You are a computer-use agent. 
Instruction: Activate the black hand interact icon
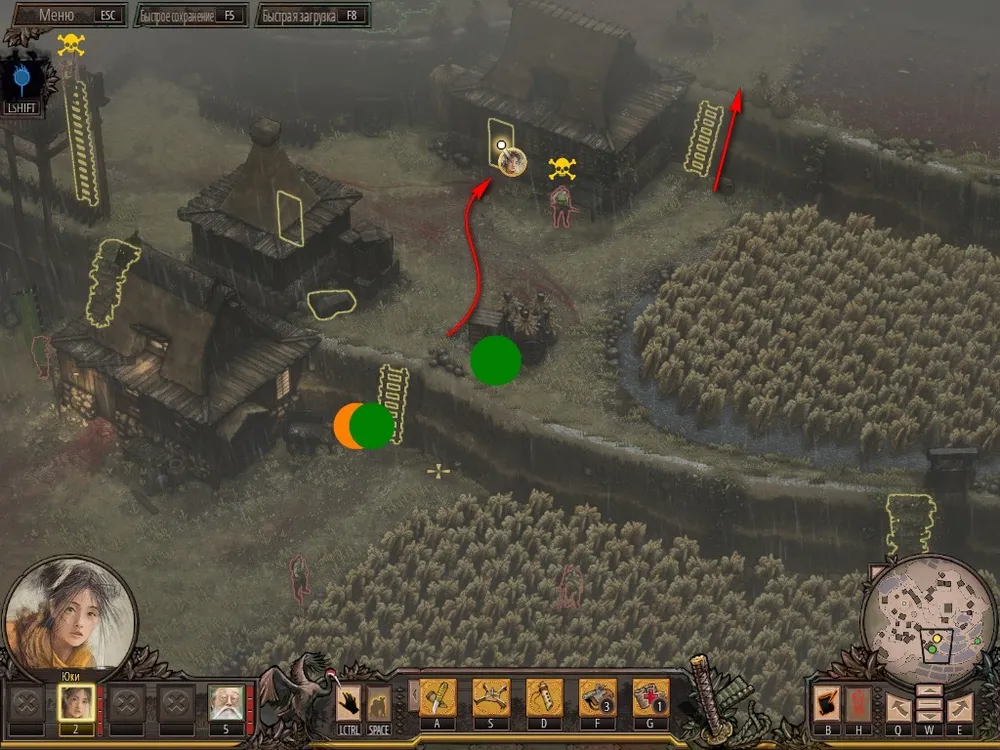click(x=348, y=702)
